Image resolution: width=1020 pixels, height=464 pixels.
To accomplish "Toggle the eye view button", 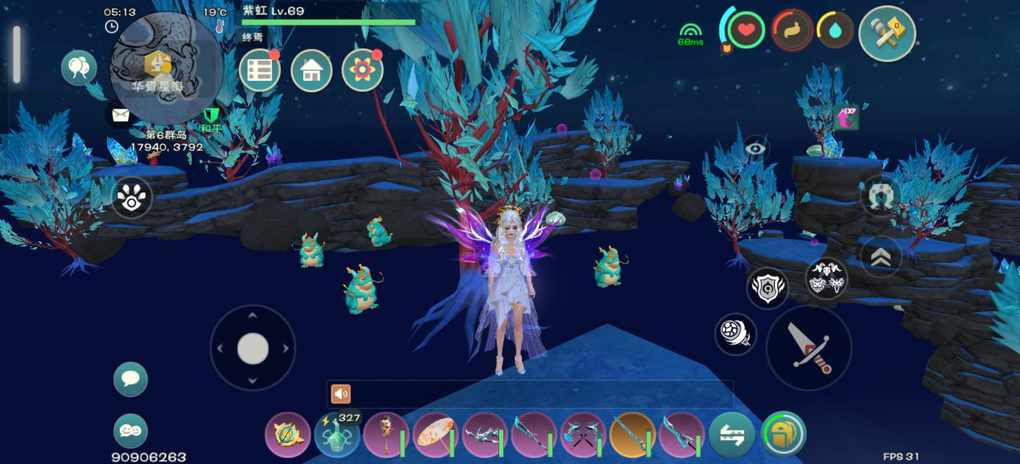I will point(756,149).
